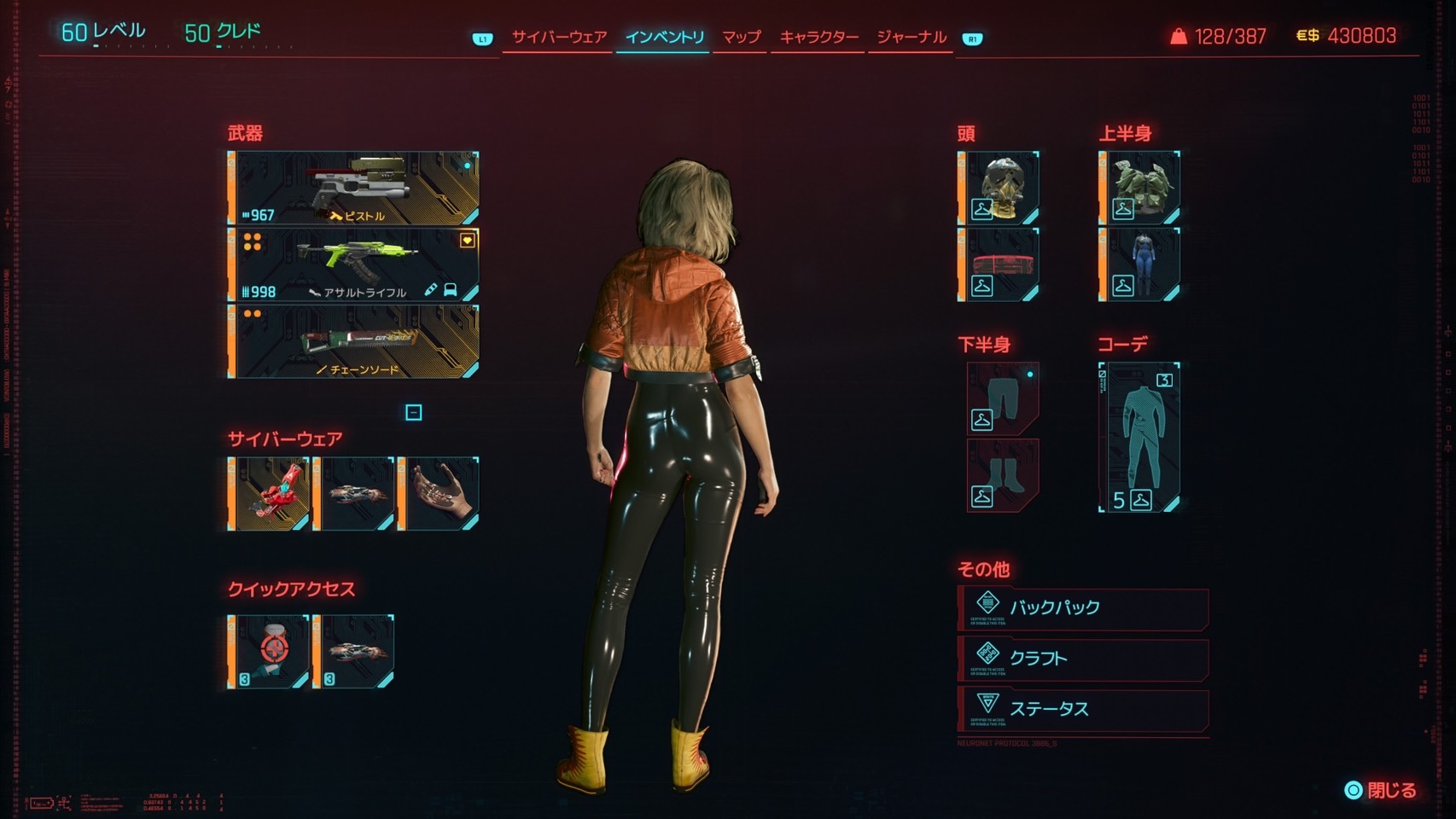The image size is (1456, 819).
Task: Open the ジャーナル tab
Action: (911, 38)
